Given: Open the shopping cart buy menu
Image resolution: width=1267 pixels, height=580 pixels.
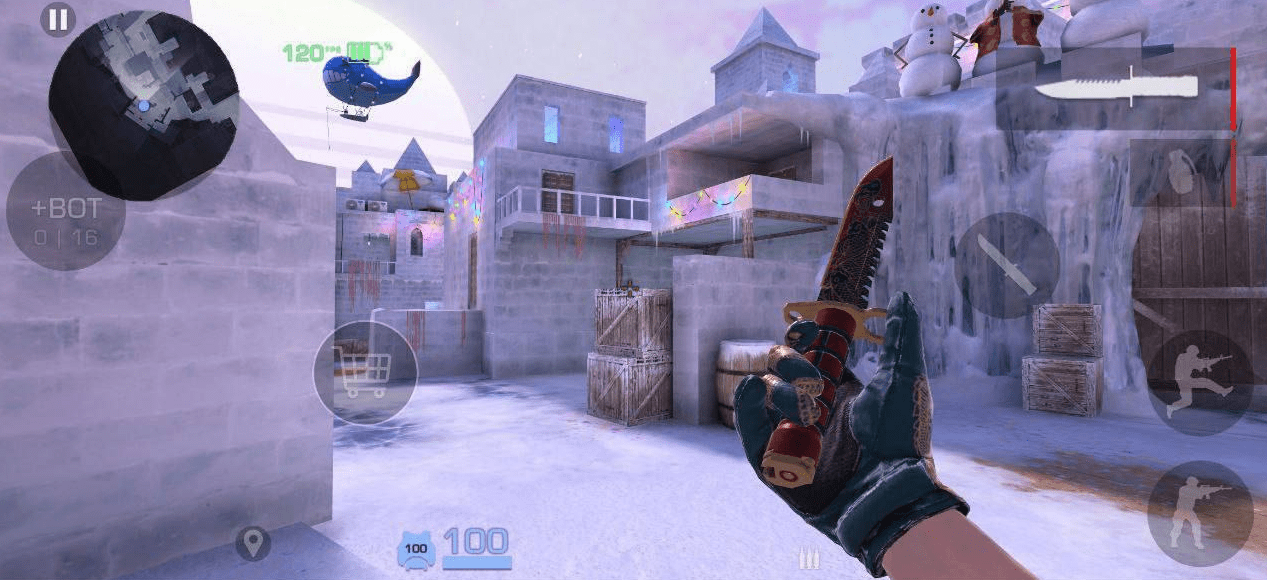Looking at the screenshot, I should (365, 372).
